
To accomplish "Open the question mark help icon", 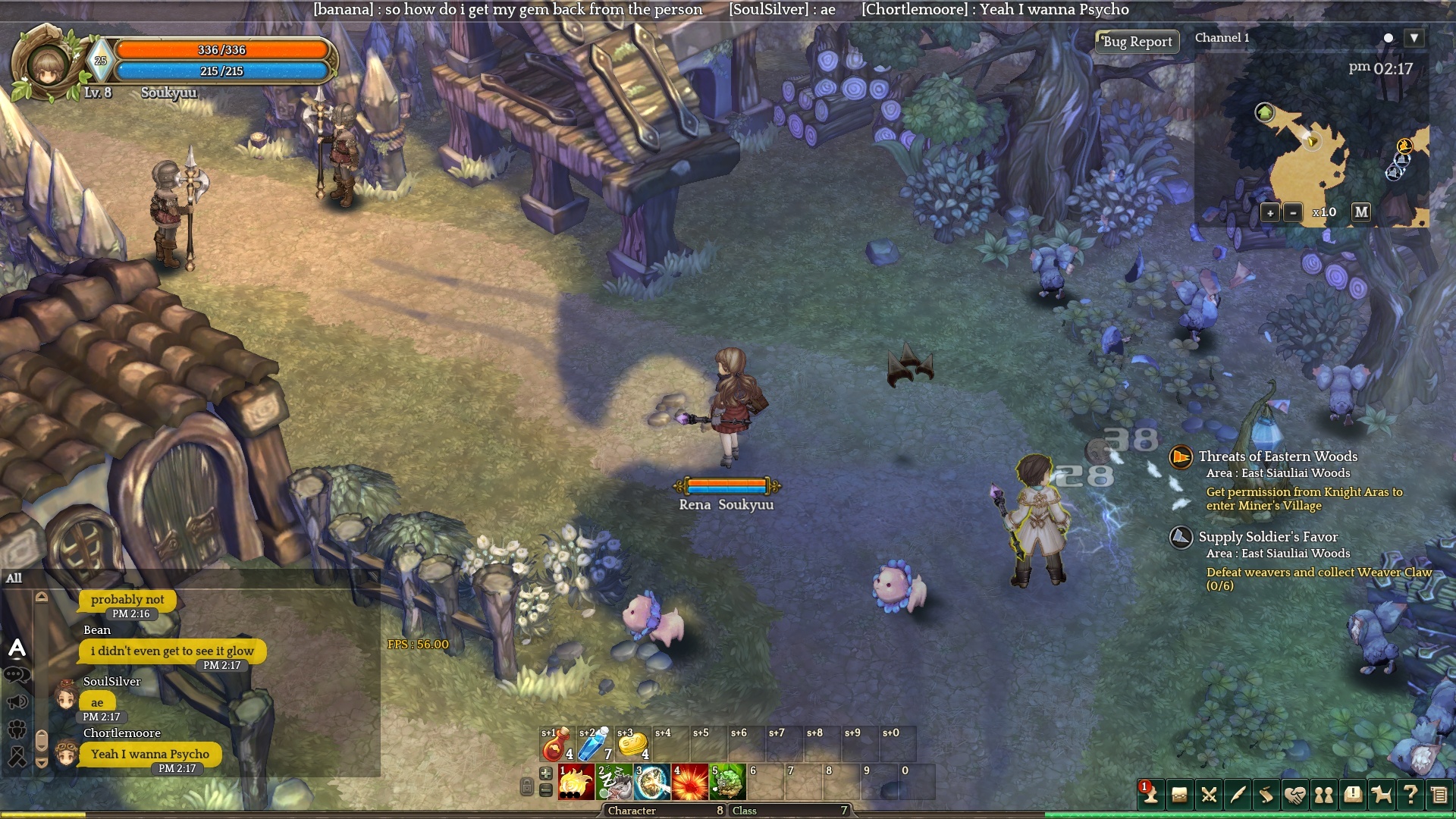I will pos(1410,795).
